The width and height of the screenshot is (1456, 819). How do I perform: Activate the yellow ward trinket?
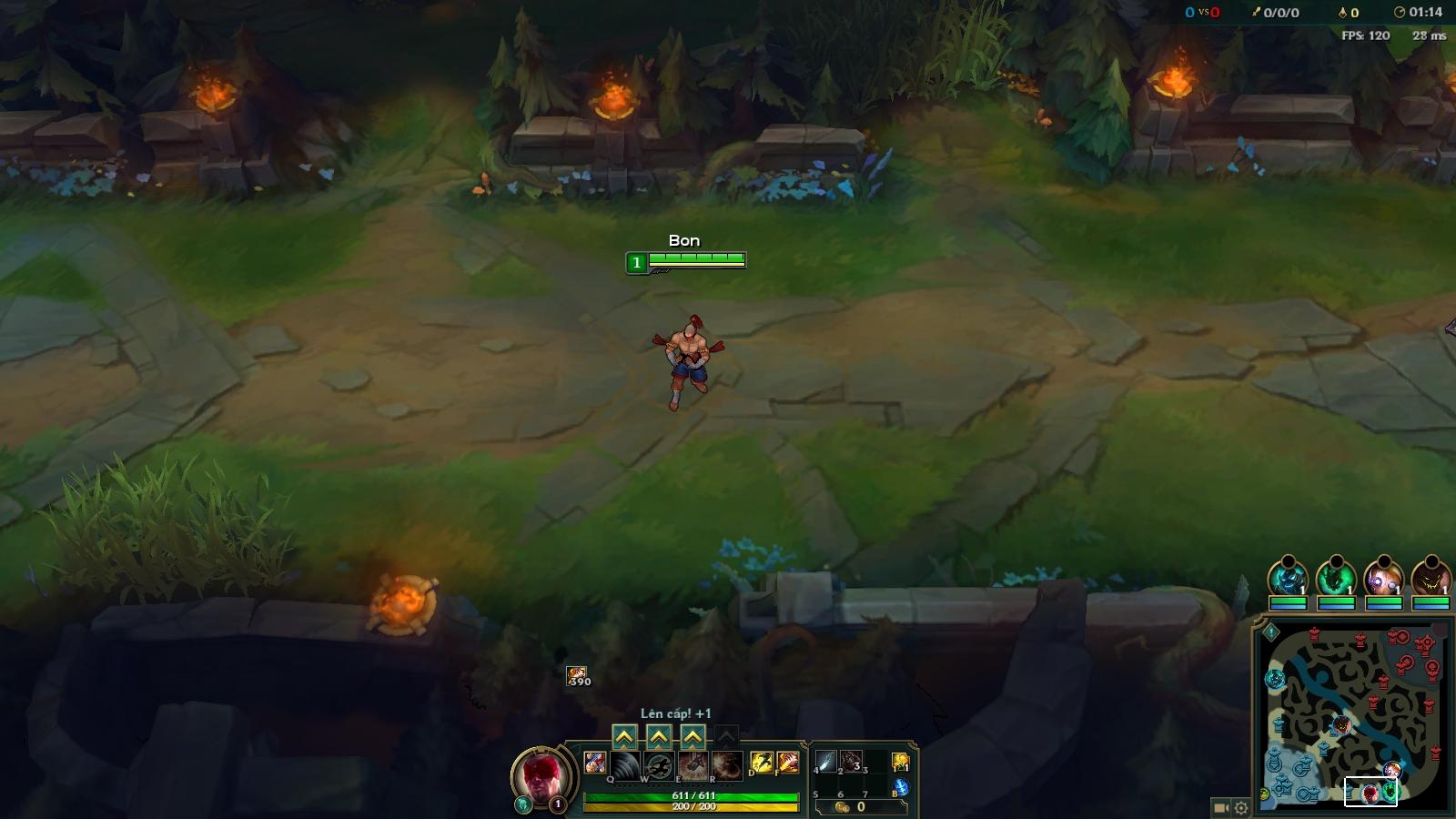[900, 762]
